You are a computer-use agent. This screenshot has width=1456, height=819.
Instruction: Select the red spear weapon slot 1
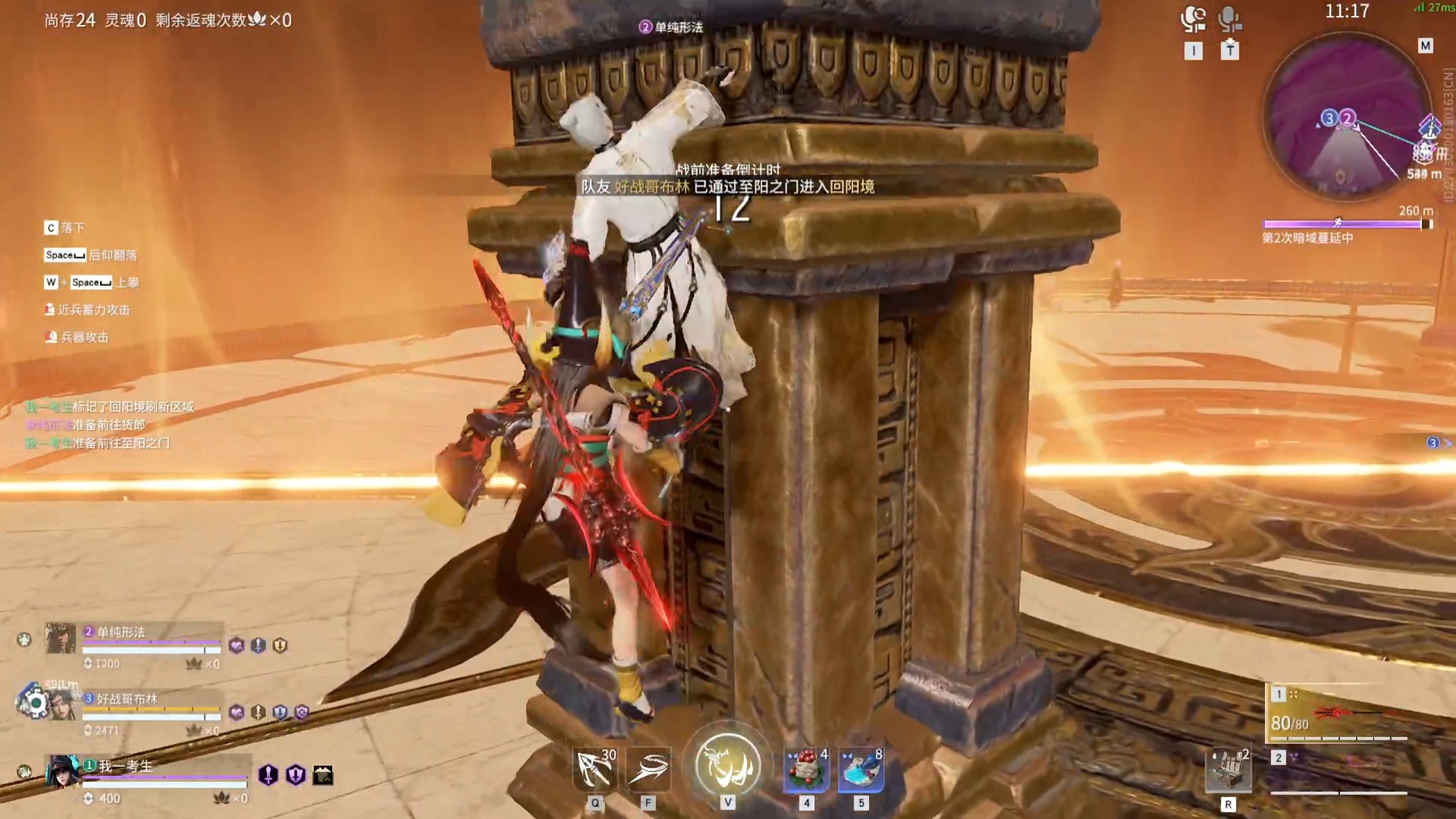[1338, 714]
